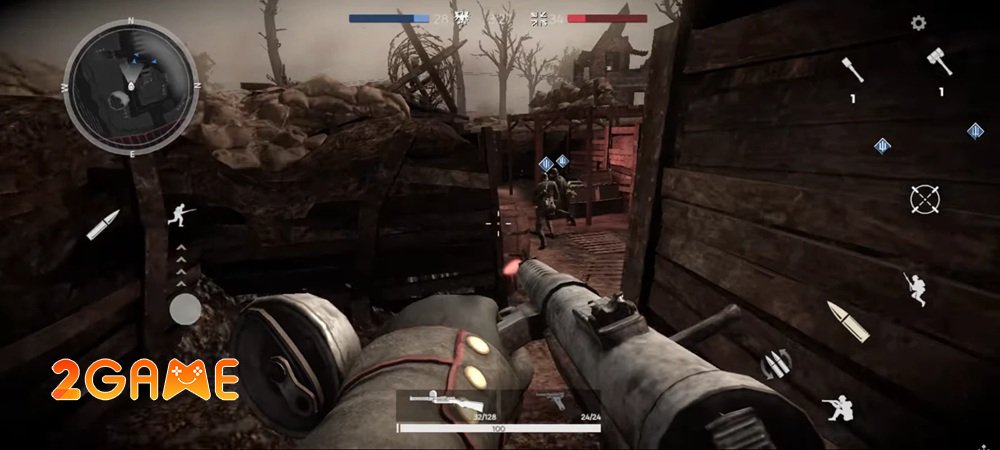The image size is (1000, 450).
Task: Toggle the running soldier sprint icon
Action: coord(181,213)
